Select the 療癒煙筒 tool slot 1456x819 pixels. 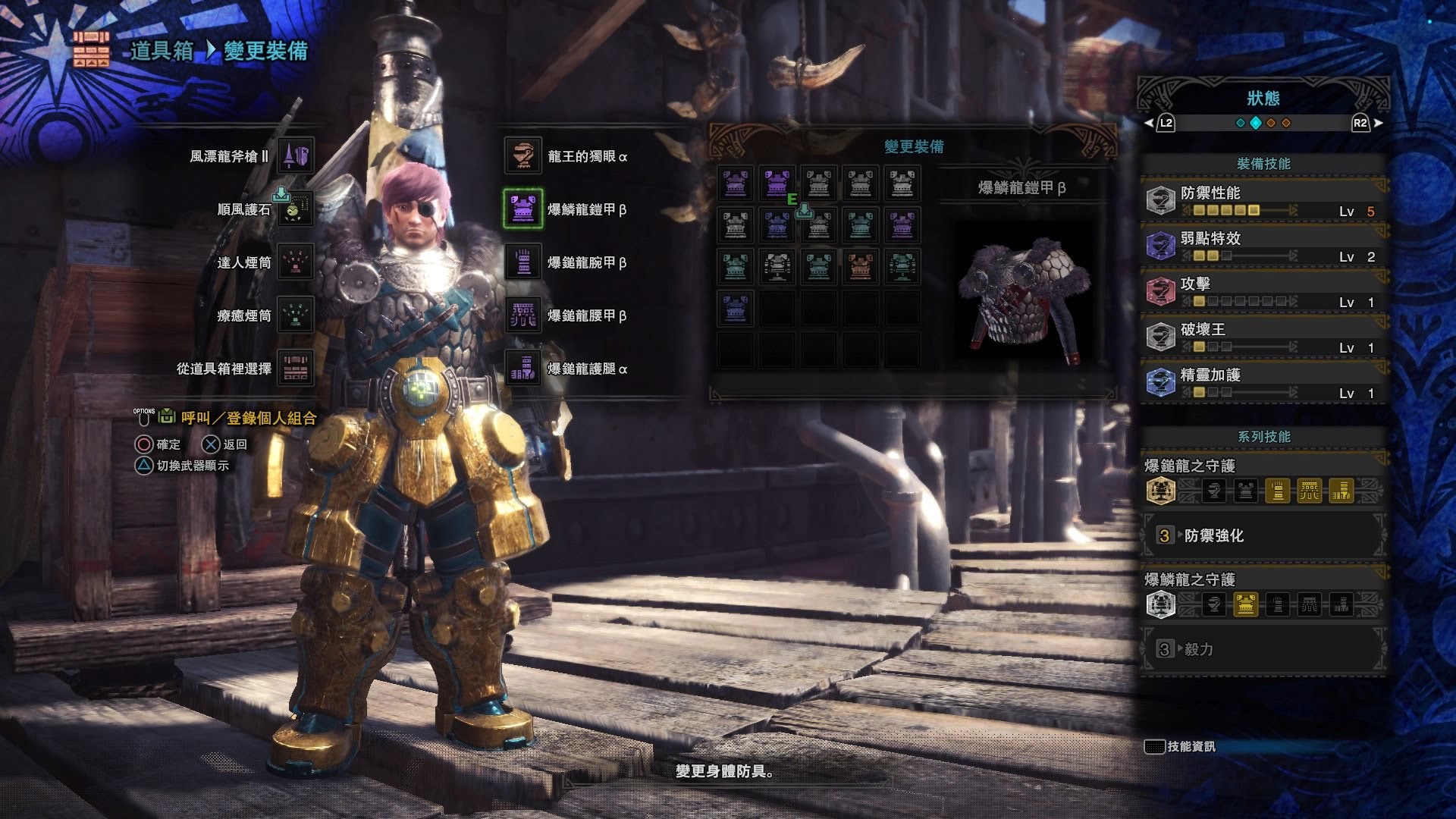click(296, 315)
